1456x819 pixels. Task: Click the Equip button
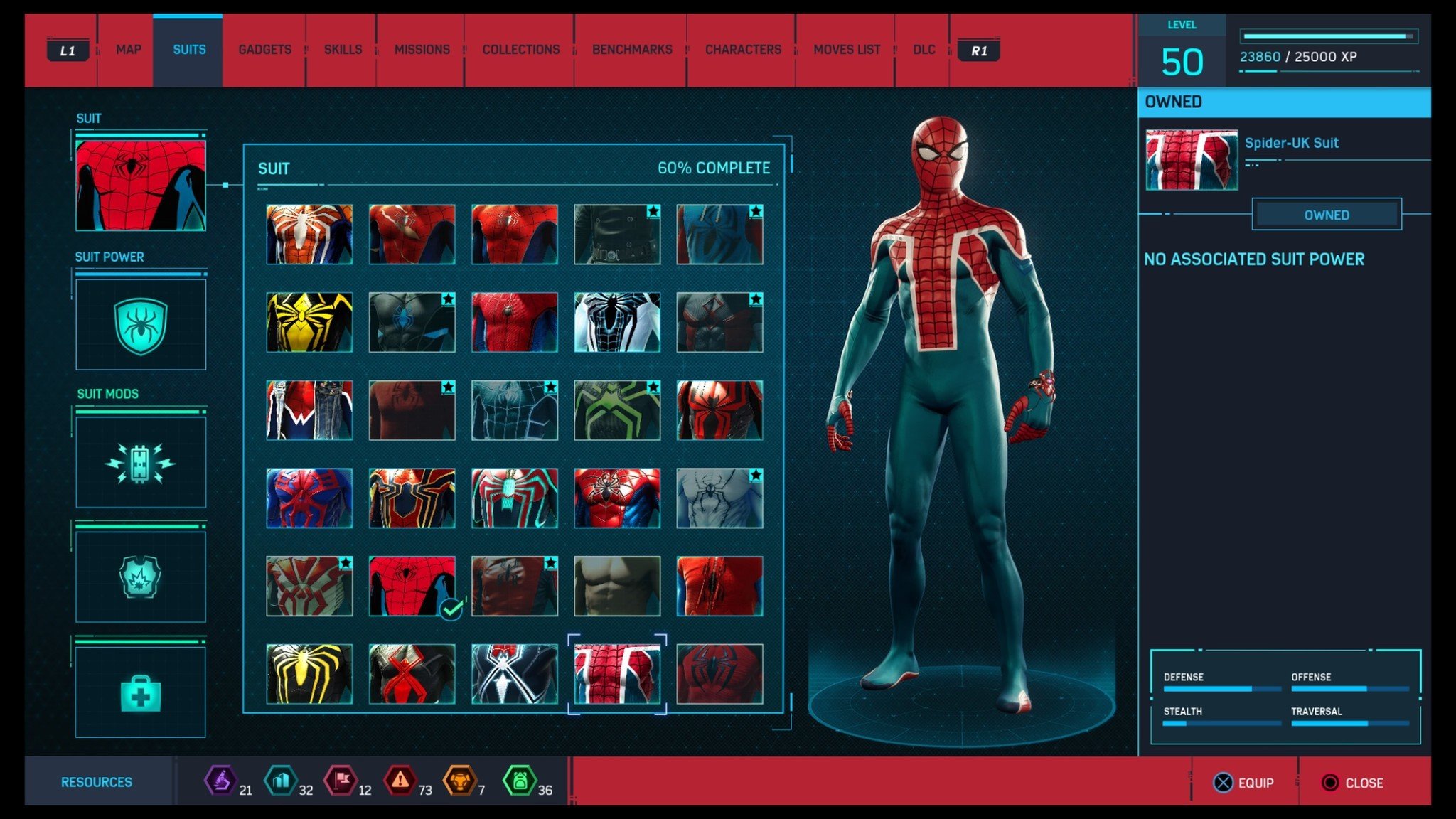(x=1244, y=783)
